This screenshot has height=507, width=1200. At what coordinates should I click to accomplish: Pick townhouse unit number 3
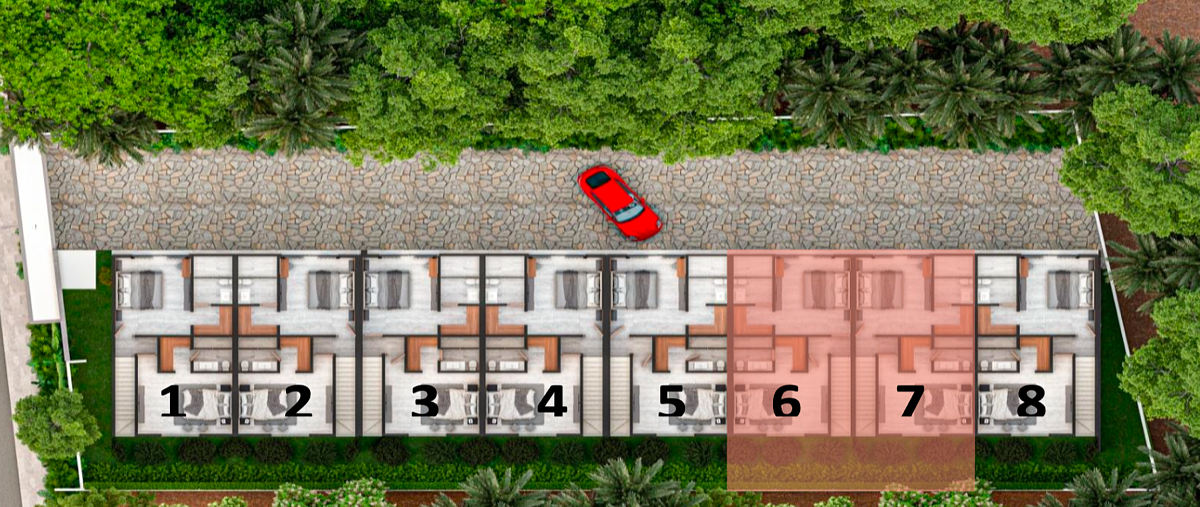425,402
